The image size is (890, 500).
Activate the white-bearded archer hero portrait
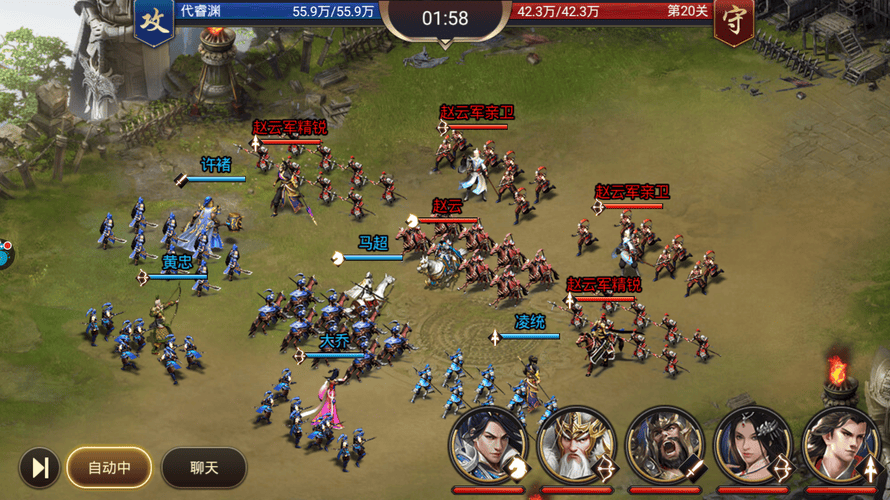[x=575, y=445]
